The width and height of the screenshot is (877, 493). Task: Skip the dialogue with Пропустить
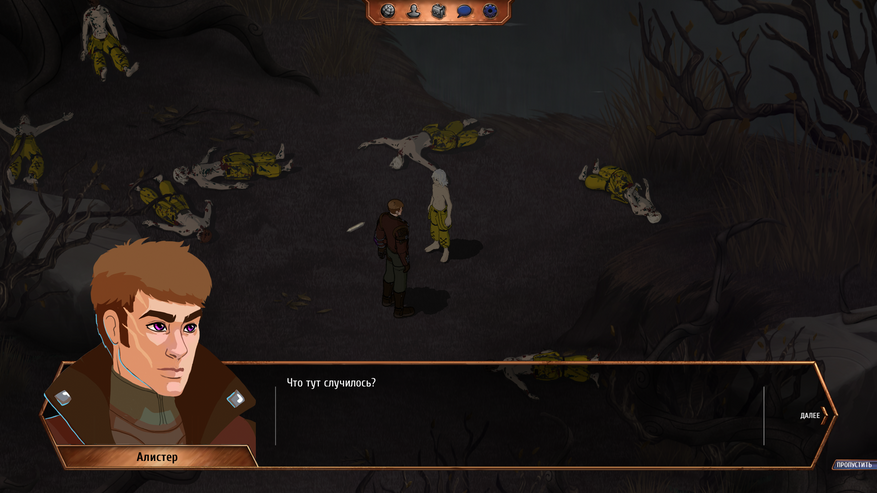[854, 465]
